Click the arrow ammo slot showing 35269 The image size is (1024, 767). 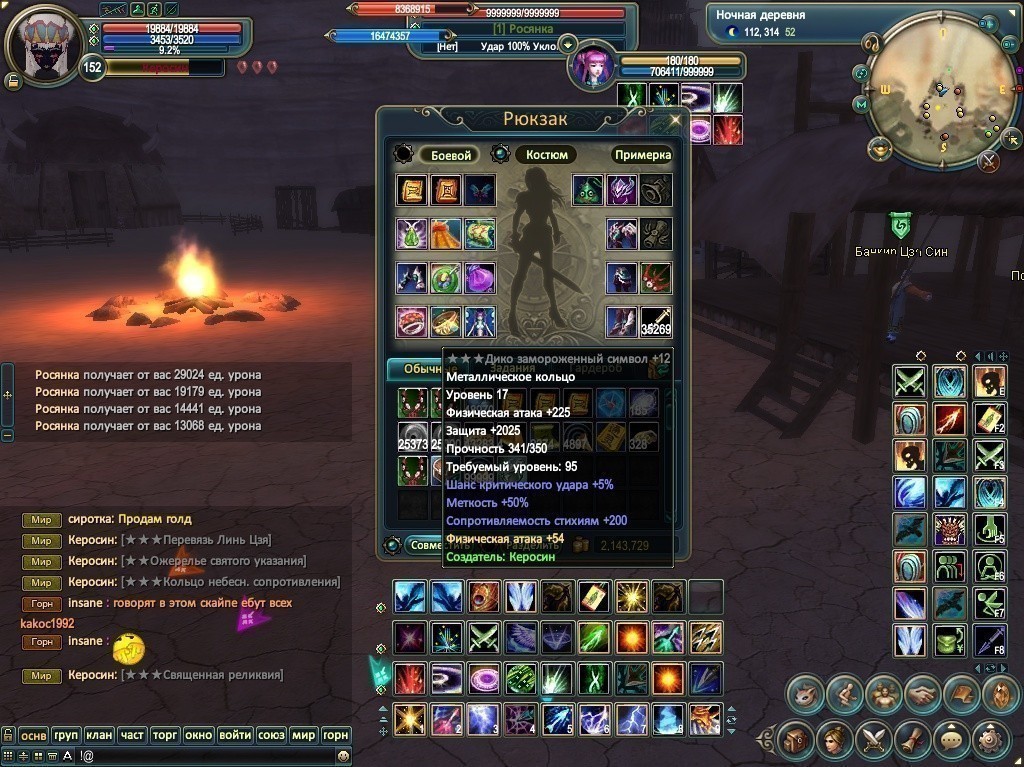click(656, 321)
